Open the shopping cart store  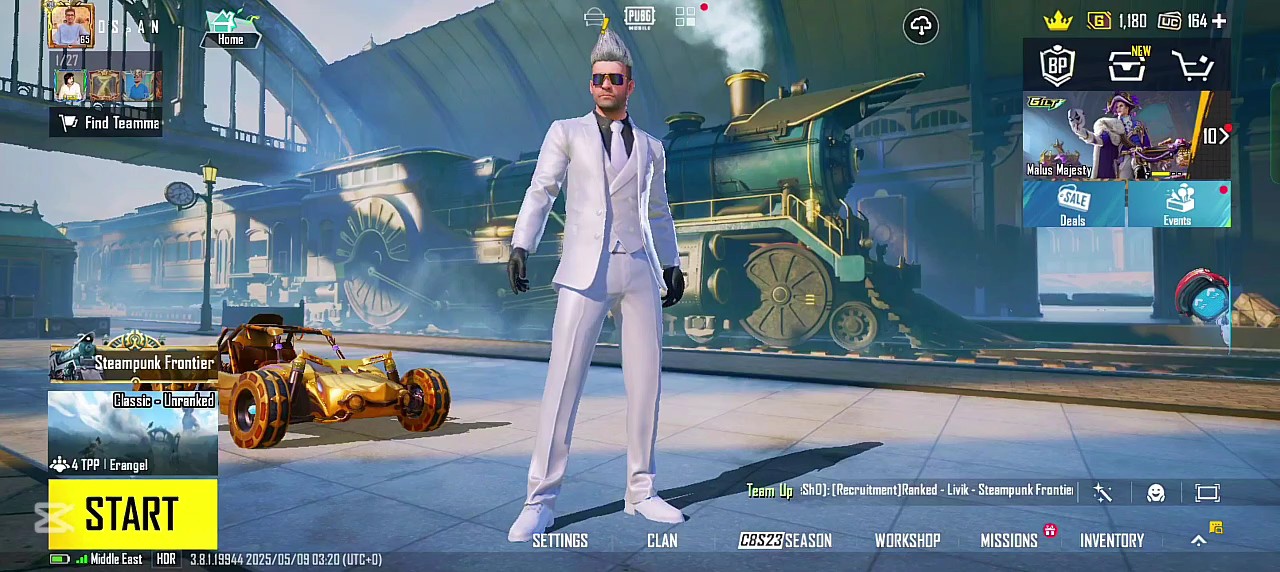click(x=1193, y=66)
